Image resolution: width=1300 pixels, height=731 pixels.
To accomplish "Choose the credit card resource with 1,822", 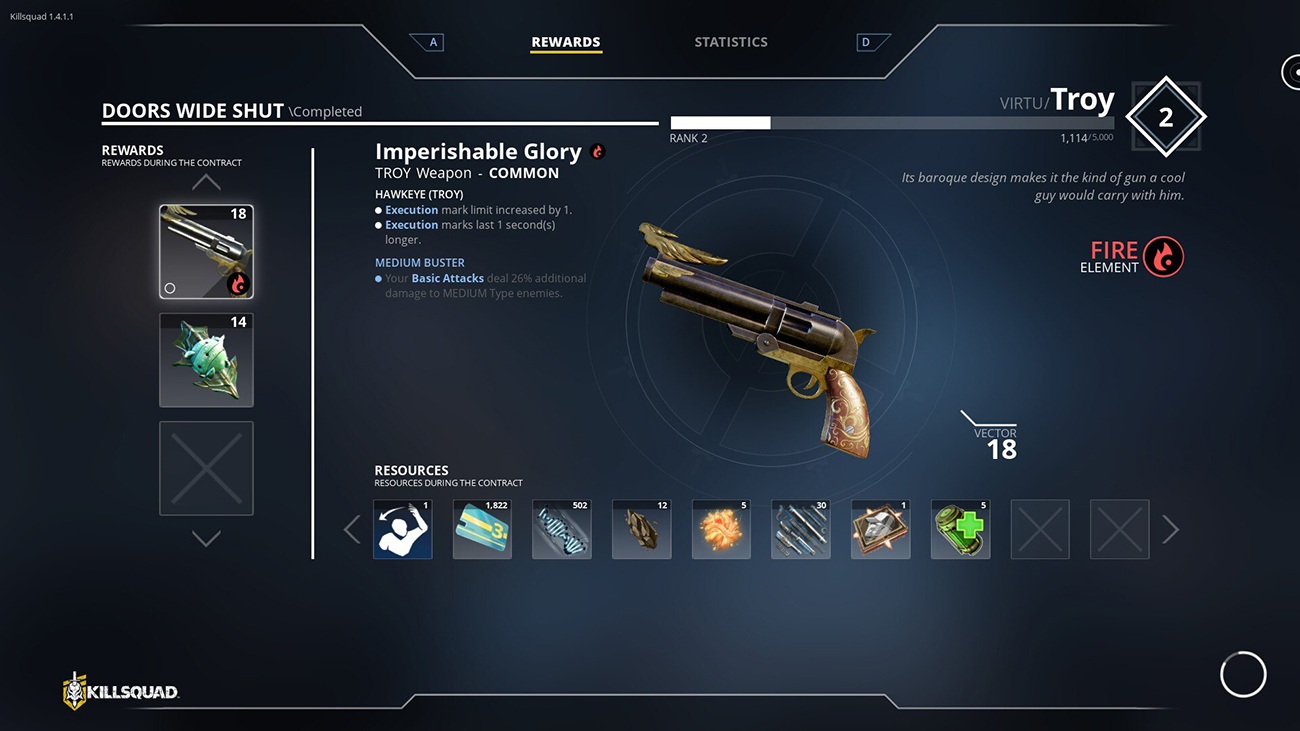I will [482, 529].
